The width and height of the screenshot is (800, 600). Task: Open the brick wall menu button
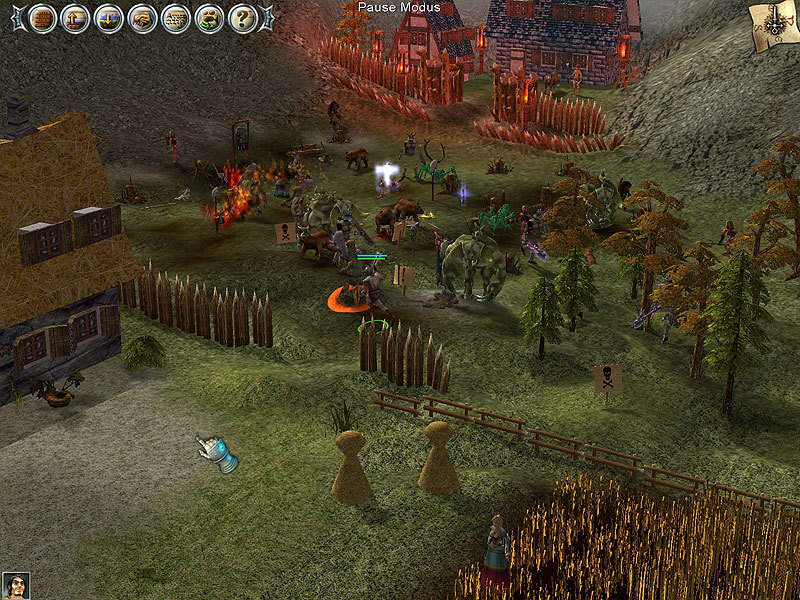coord(42,18)
